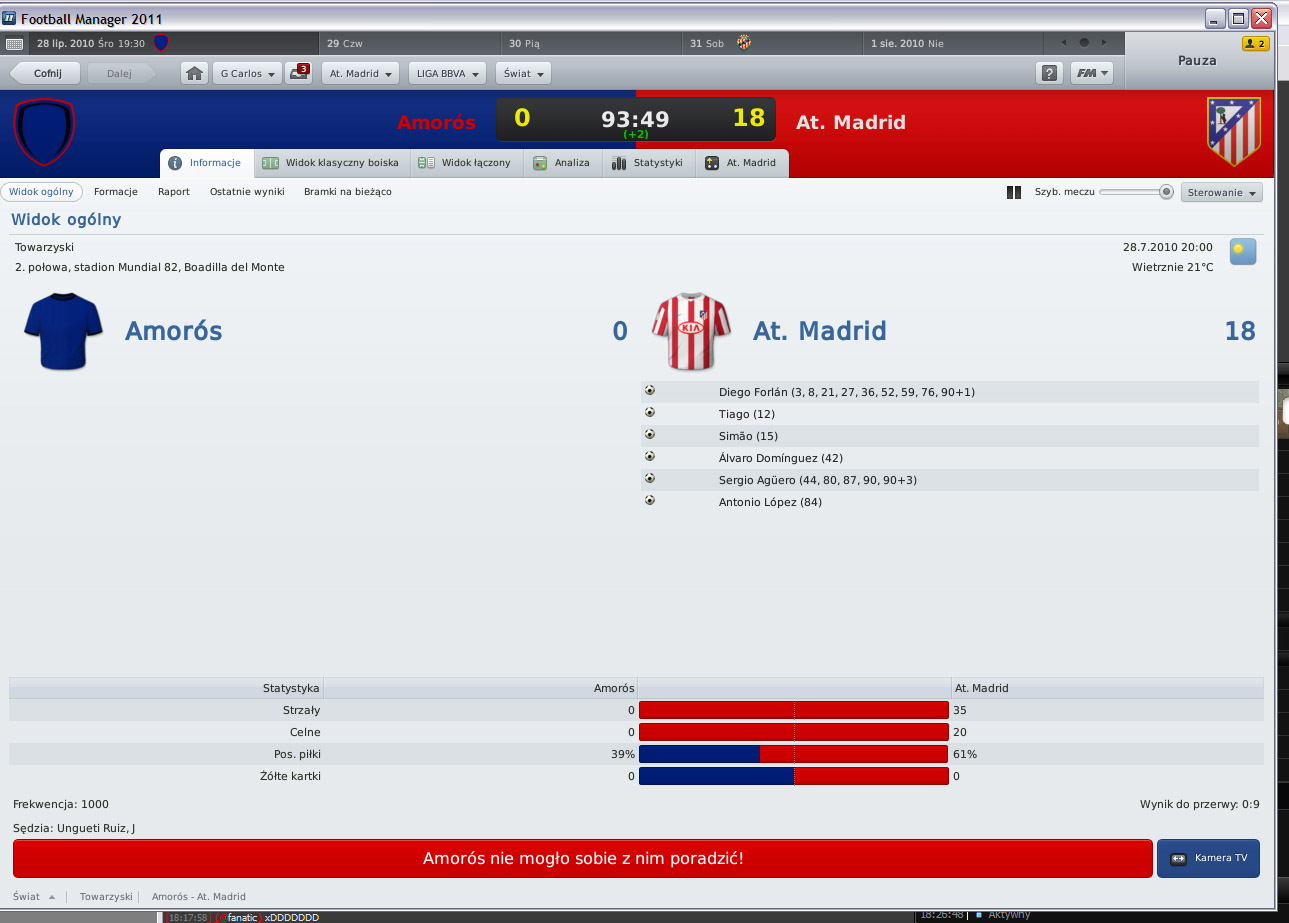1289x923 pixels.
Task: Click the question mark help button
Action: [1049, 73]
